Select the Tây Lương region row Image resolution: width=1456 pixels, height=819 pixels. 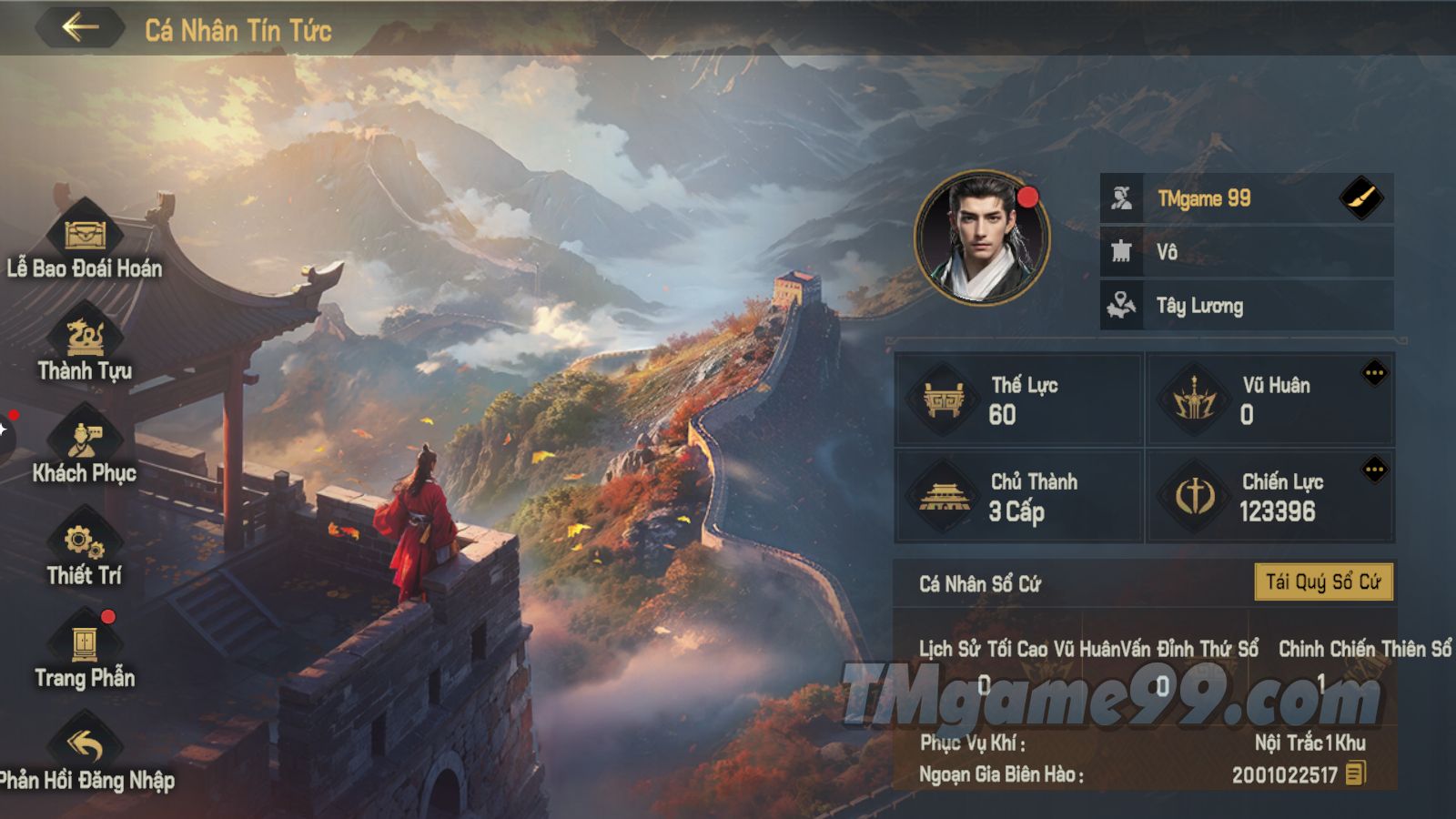pos(1247,306)
